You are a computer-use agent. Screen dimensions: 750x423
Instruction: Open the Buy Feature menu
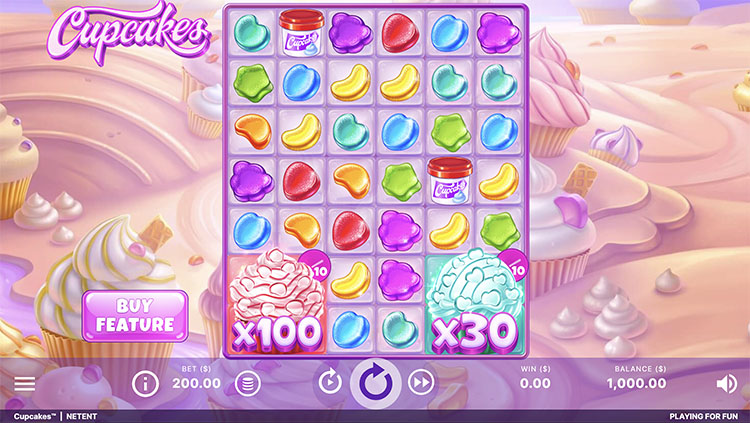point(134,315)
